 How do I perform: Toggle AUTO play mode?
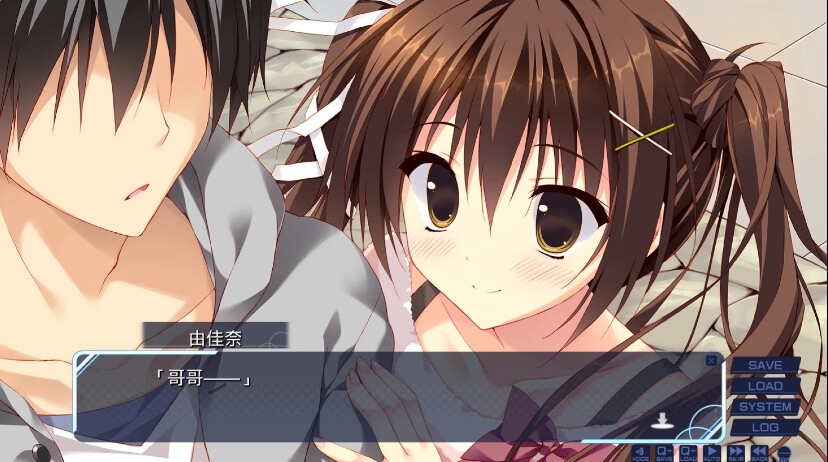(712, 453)
